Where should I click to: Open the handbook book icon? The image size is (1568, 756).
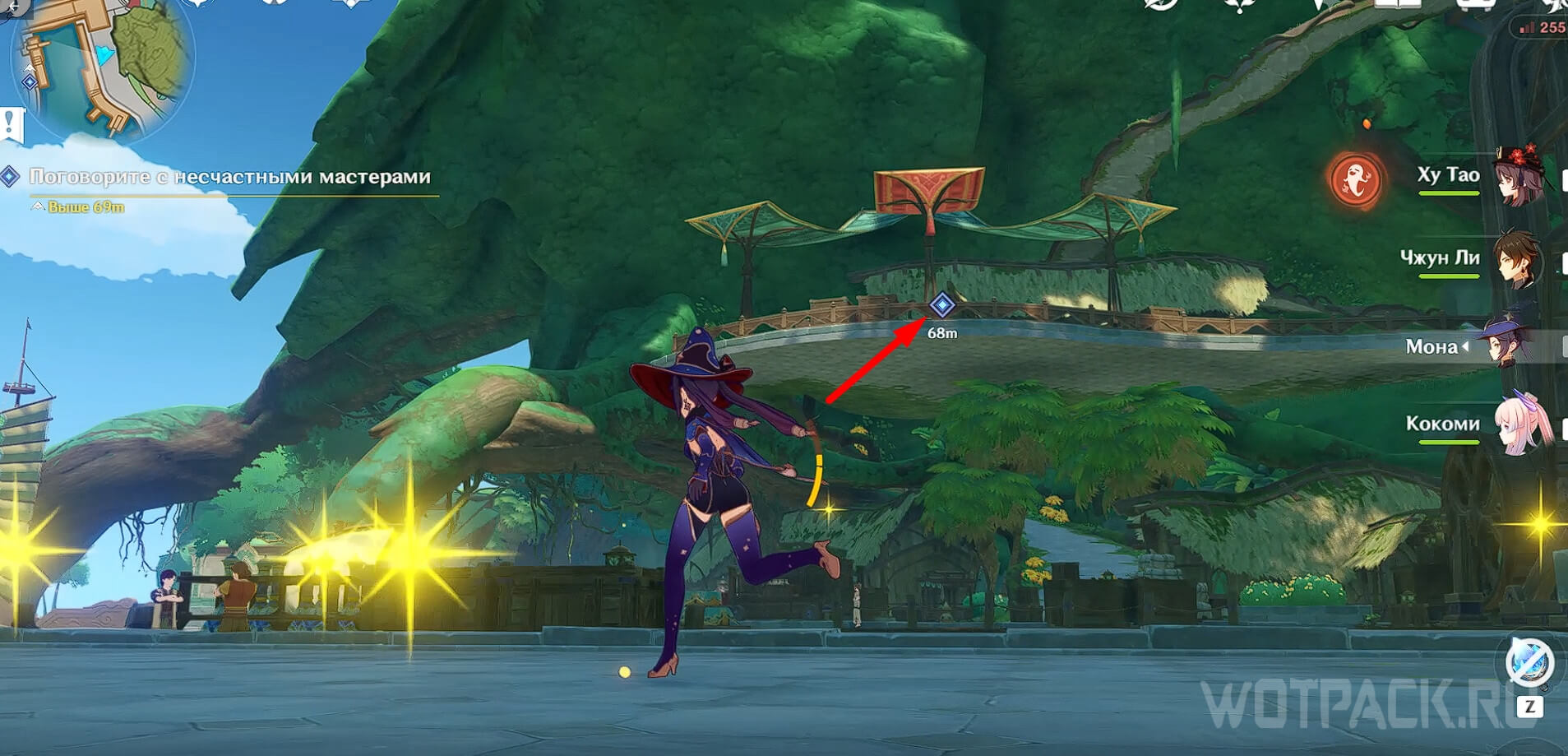1397,4
